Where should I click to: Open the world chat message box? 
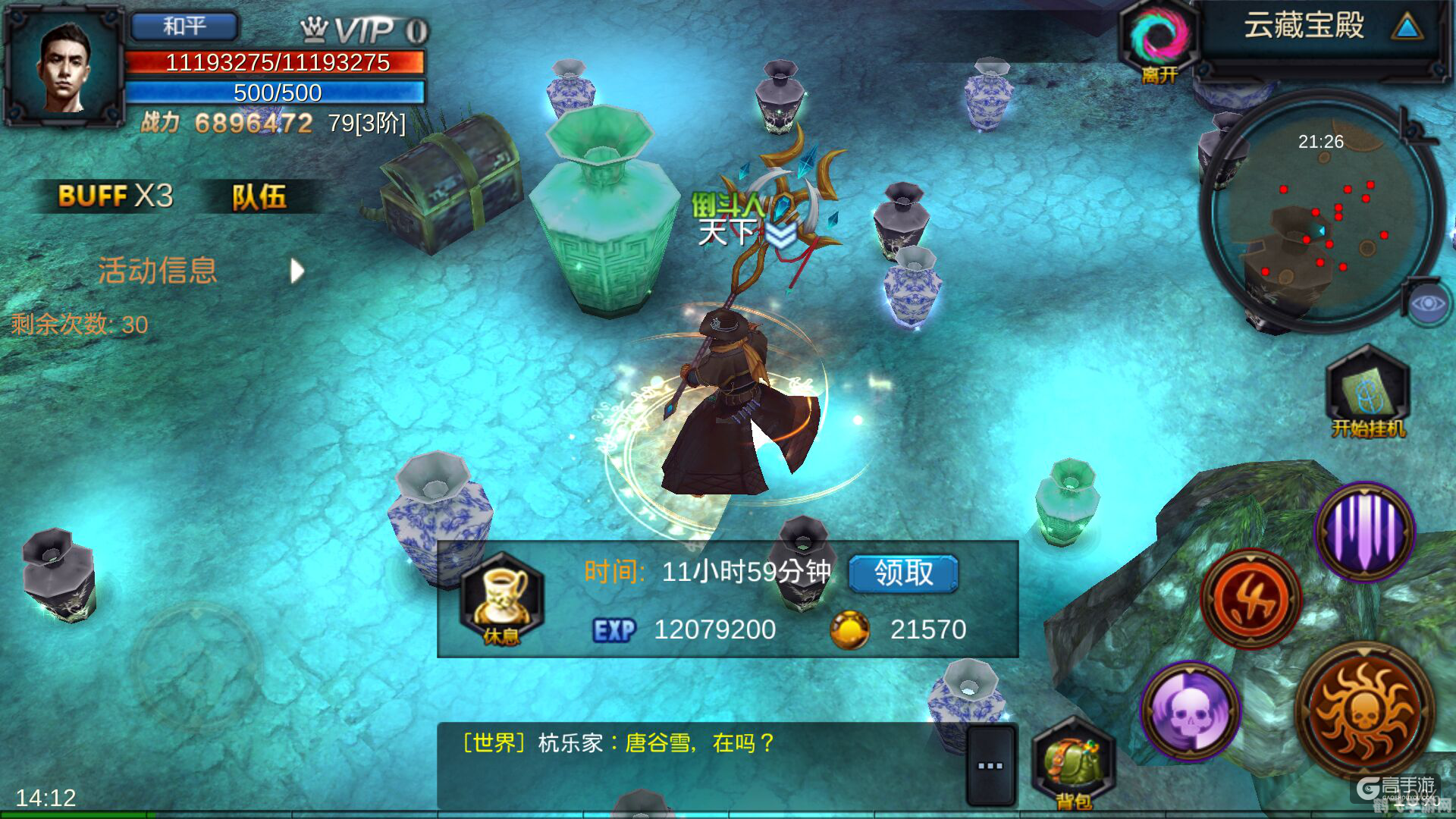coord(698,762)
